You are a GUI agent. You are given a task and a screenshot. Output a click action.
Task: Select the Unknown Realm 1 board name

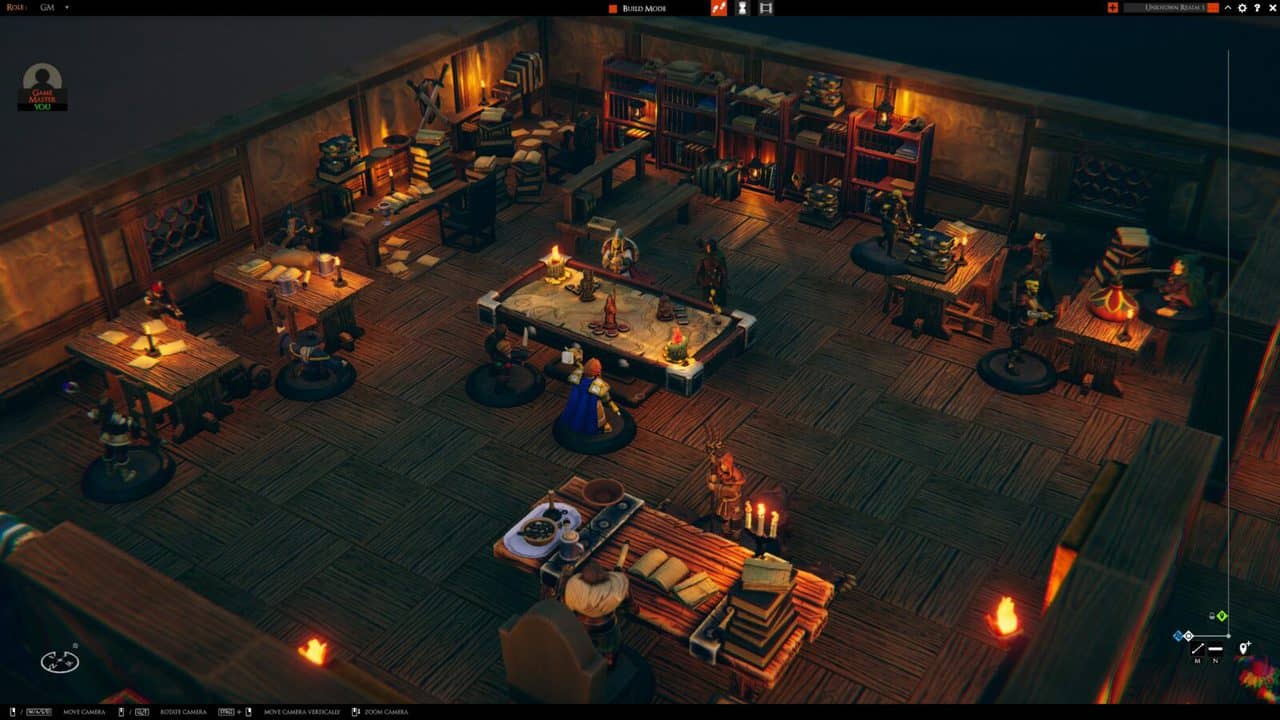pos(1174,8)
